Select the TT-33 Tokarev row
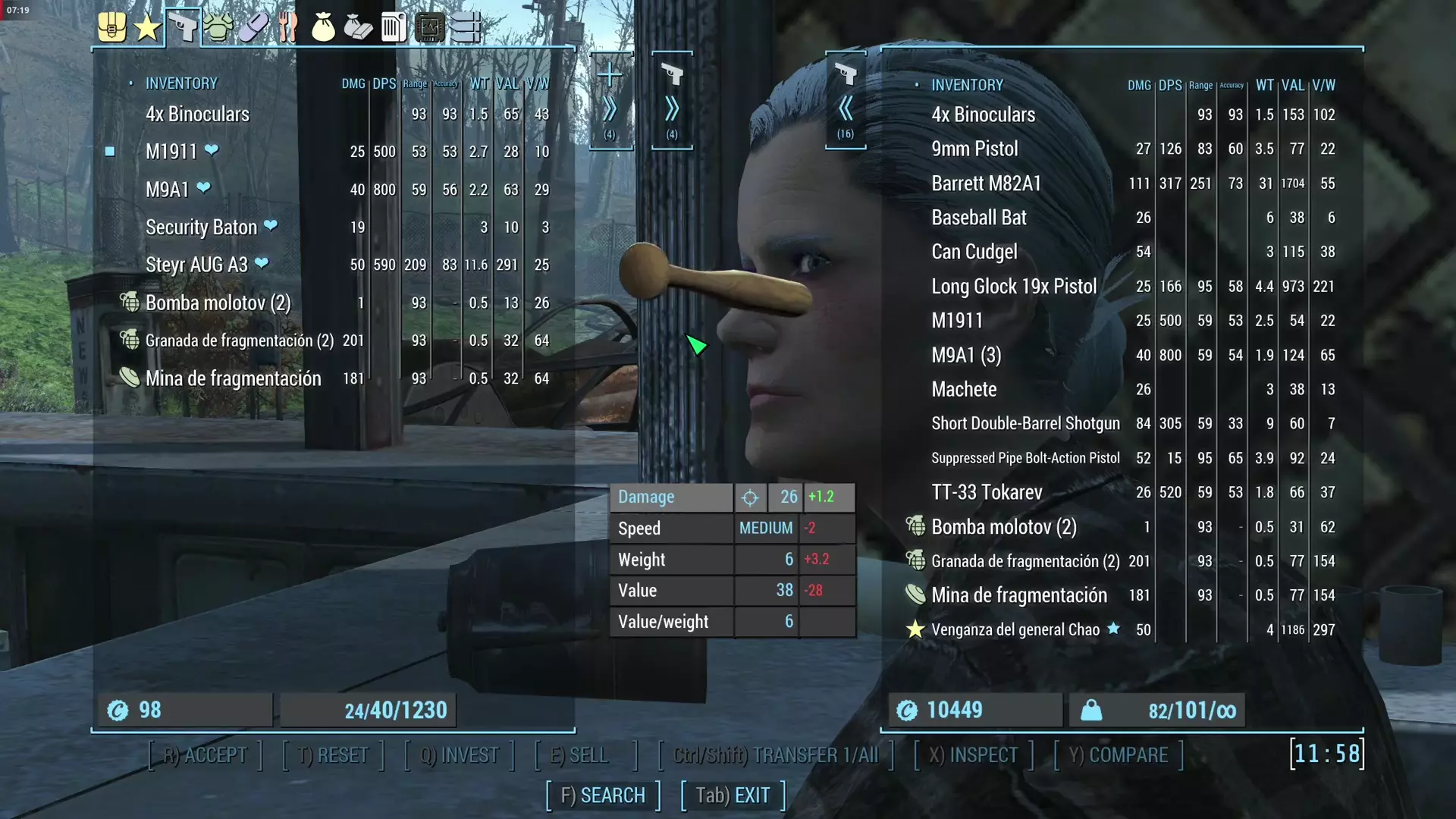 [x=987, y=493]
